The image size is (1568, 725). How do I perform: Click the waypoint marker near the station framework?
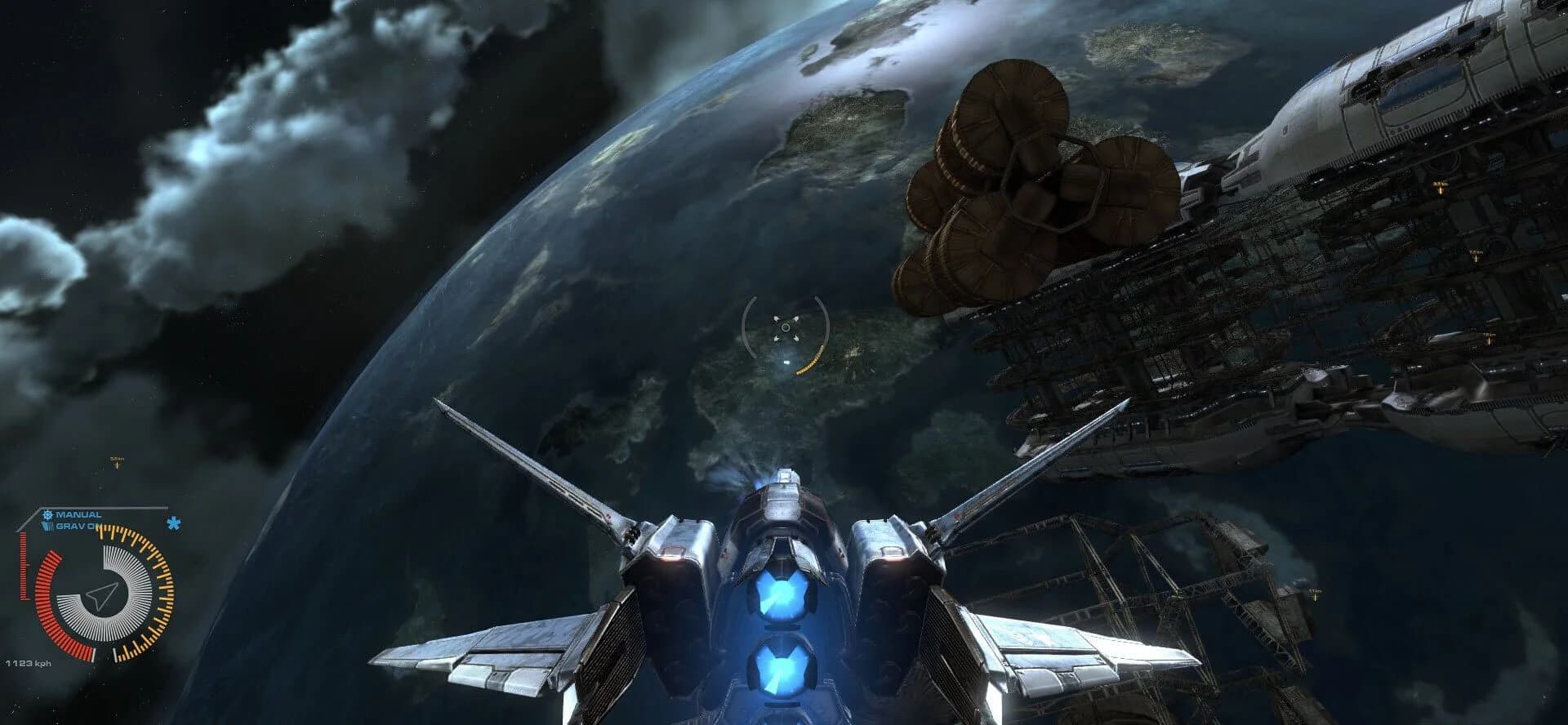(1314, 596)
